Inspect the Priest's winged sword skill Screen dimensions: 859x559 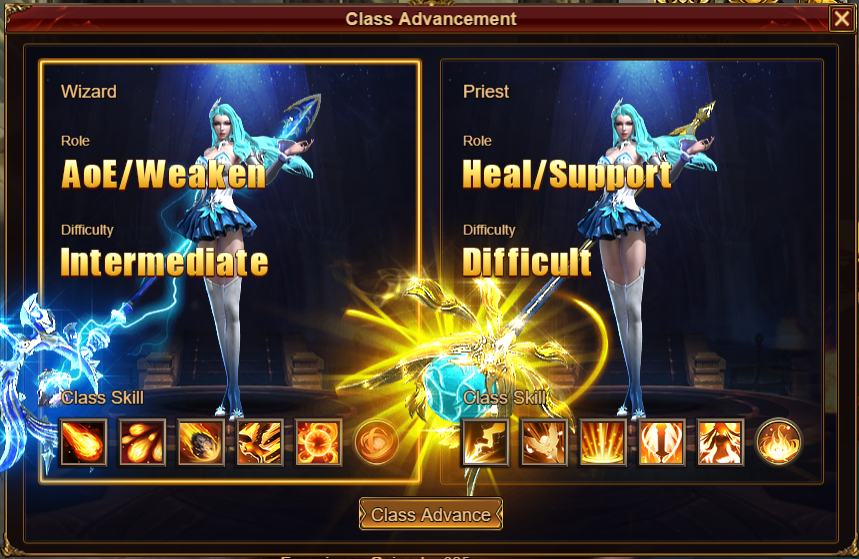click(x=662, y=442)
